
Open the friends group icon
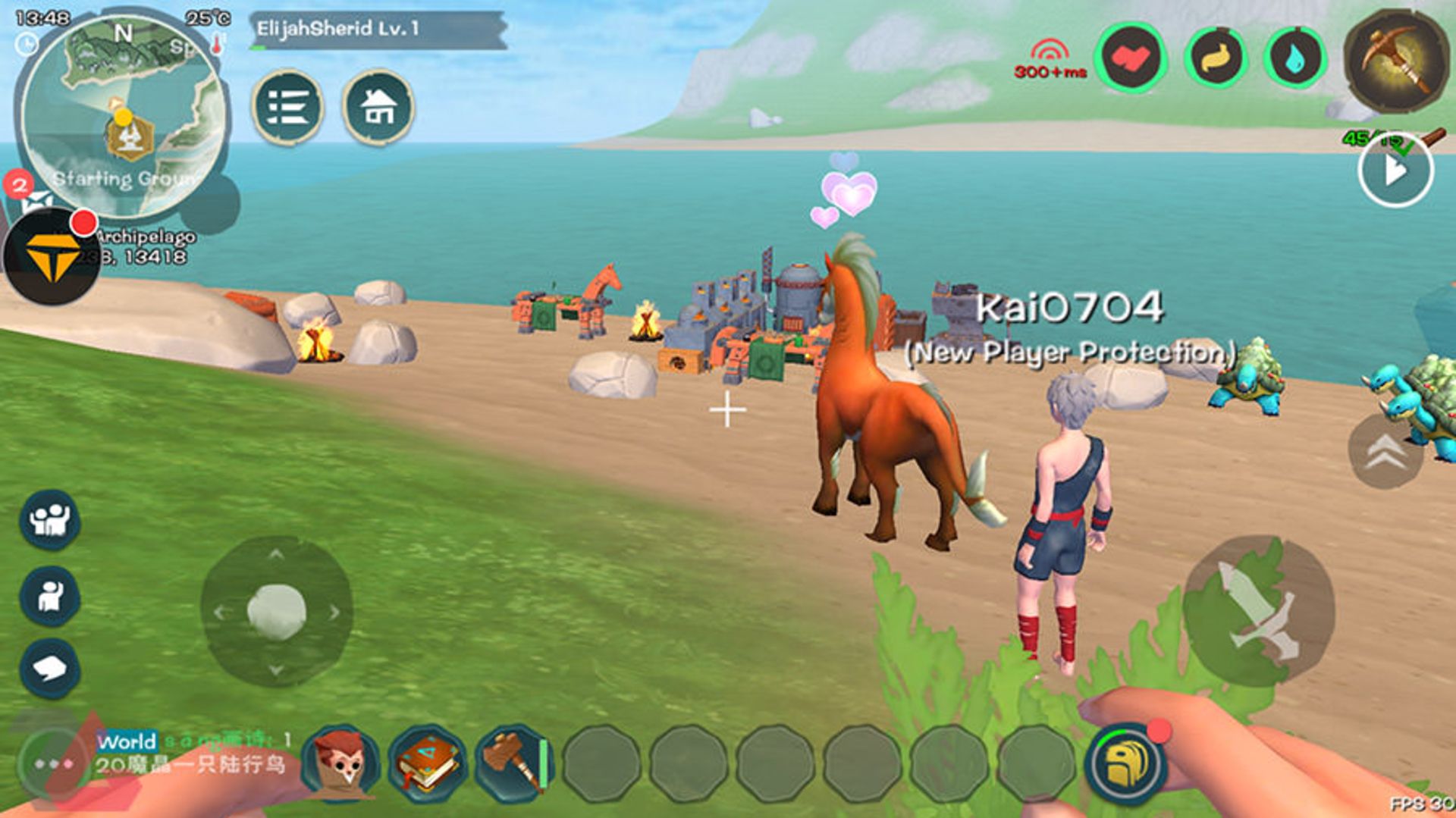coord(49,520)
